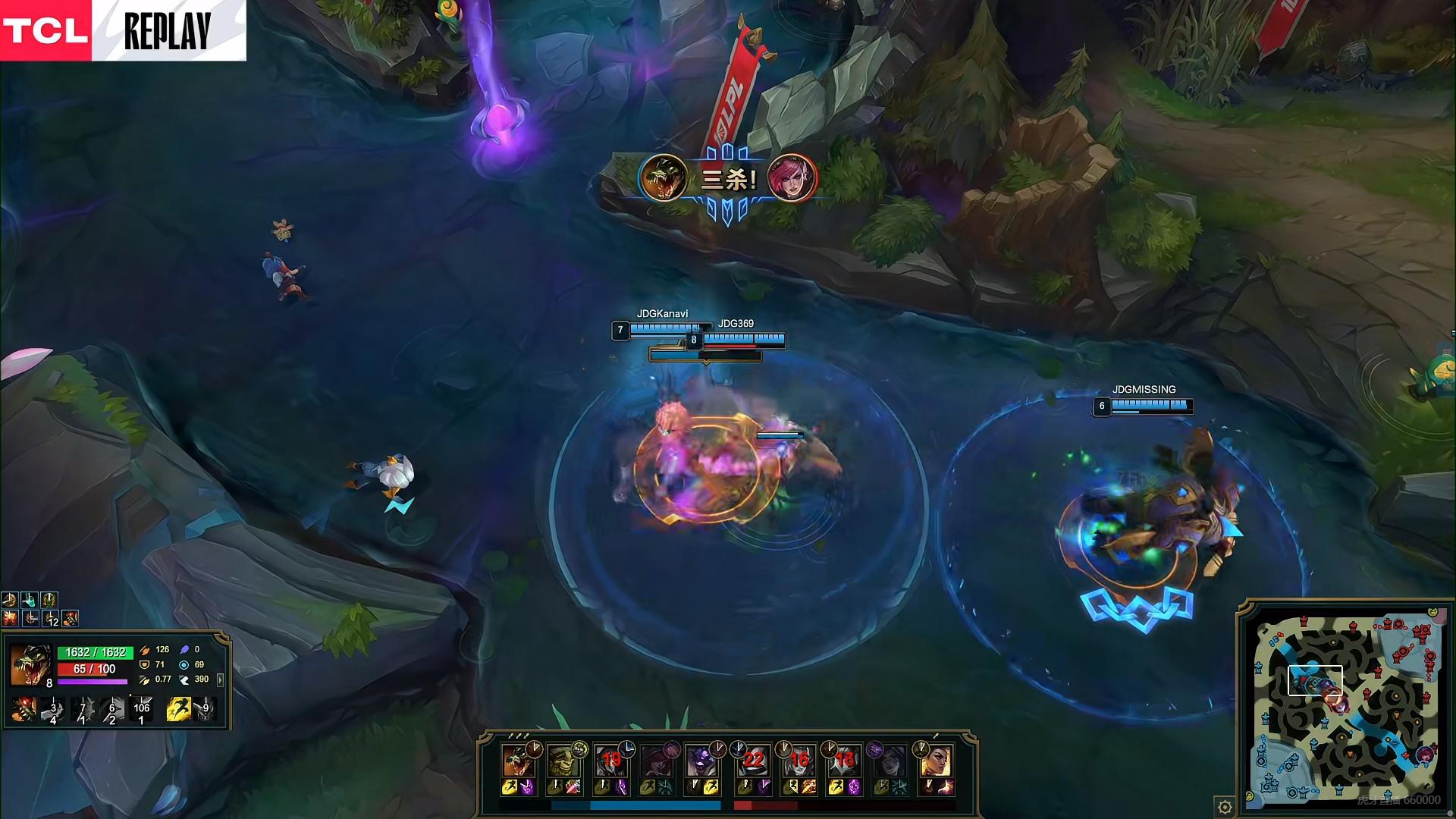The height and width of the screenshot is (819, 1456).
Task: Click the champion with 19 second respawn timer
Action: (612, 759)
